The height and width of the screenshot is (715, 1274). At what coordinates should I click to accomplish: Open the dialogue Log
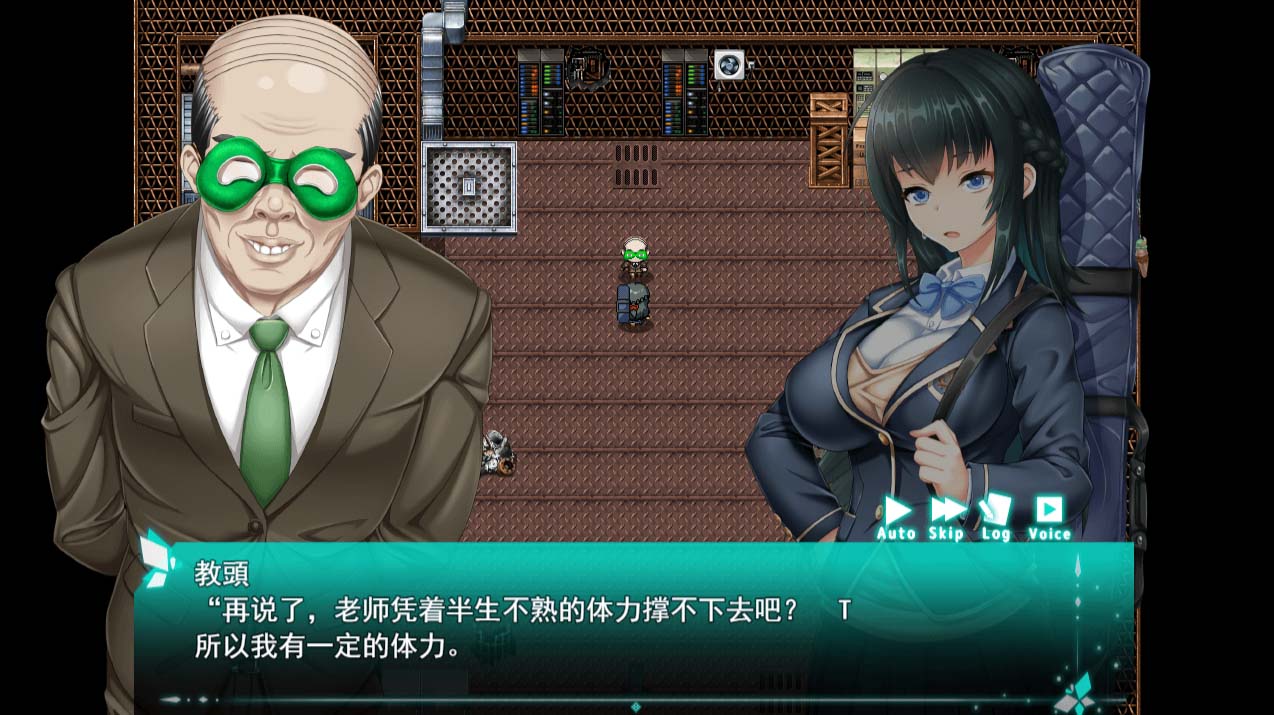[995, 515]
